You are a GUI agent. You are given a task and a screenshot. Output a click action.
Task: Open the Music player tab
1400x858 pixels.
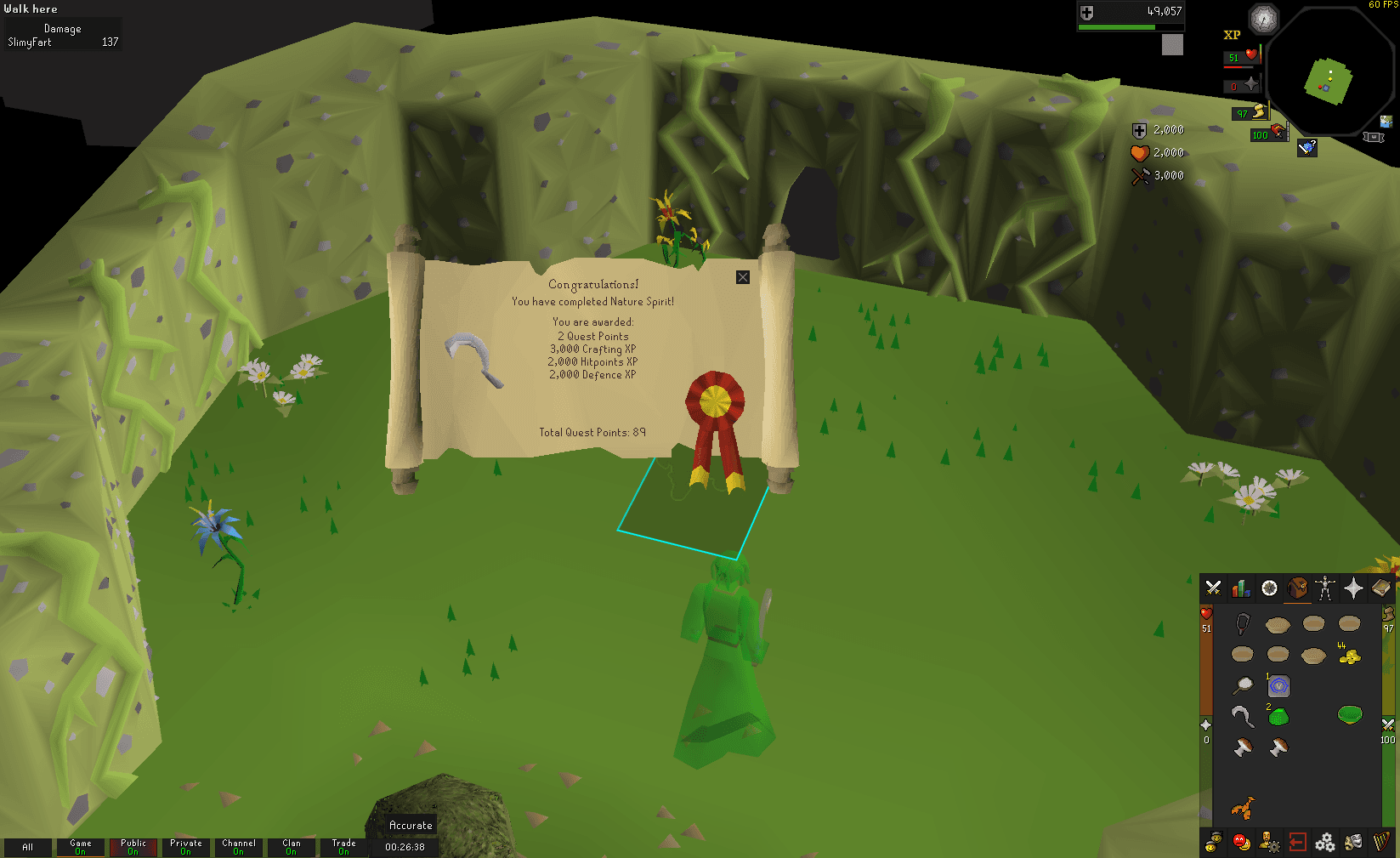pyautogui.click(x=1380, y=842)
